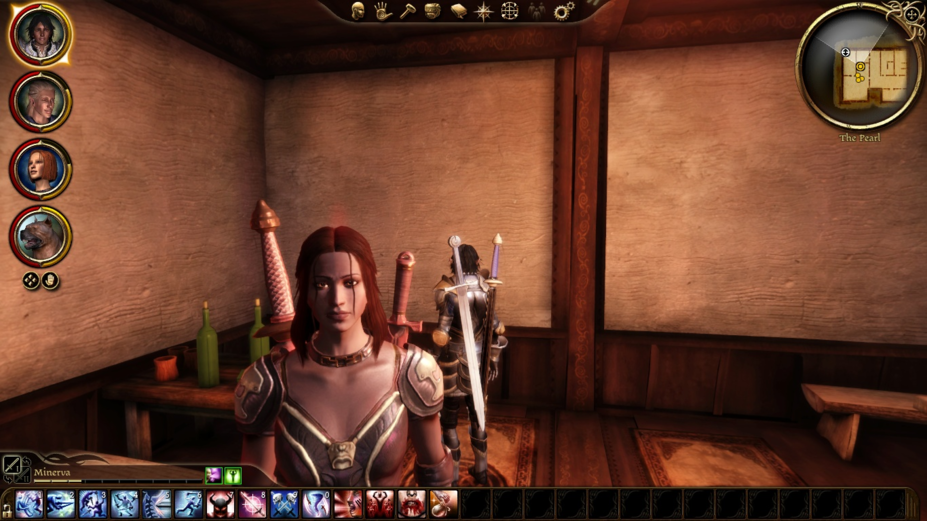
Task: Open the character record head icon
Action: 357,11
